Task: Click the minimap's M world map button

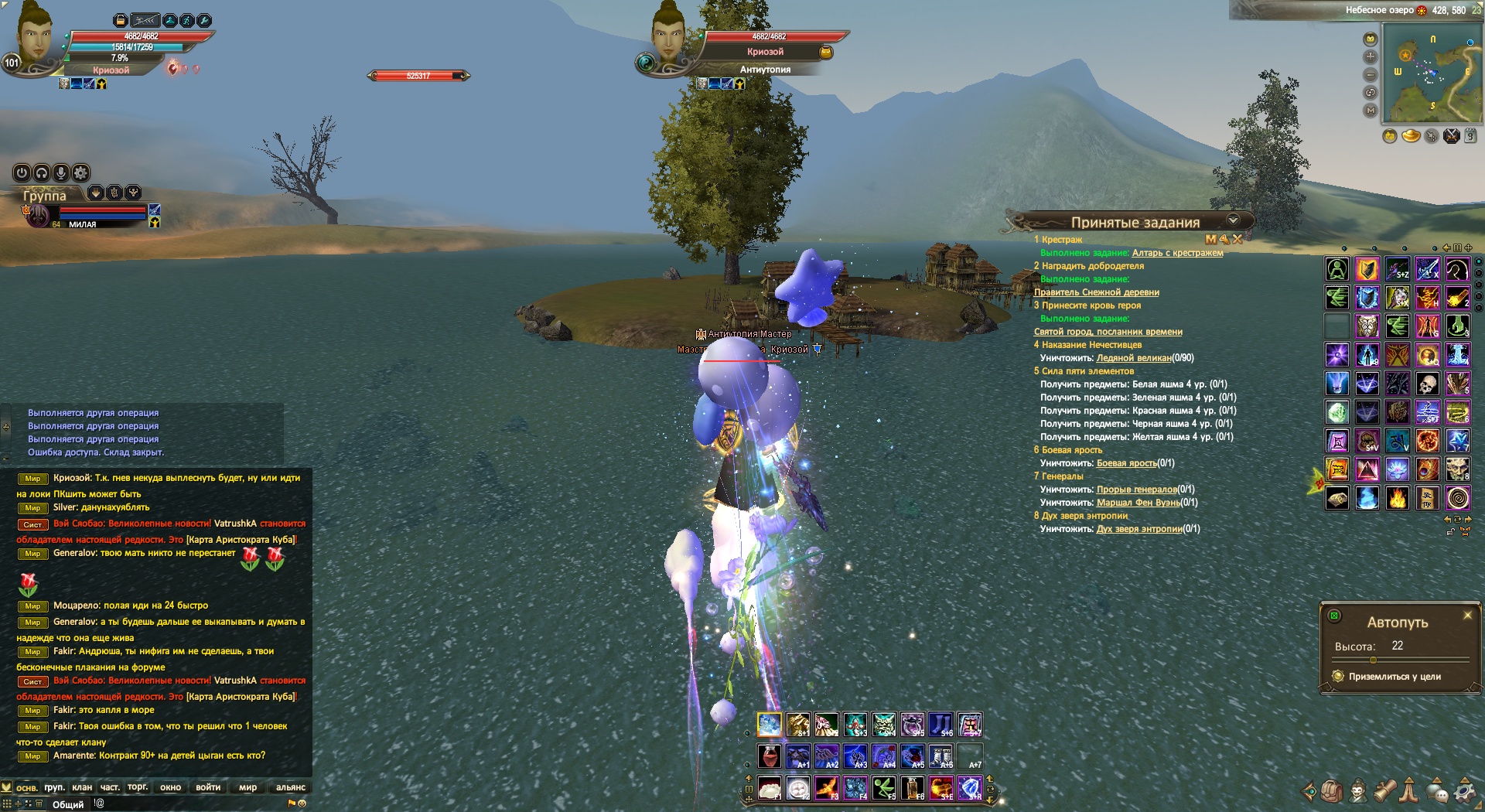Action: pos(1371,111)
